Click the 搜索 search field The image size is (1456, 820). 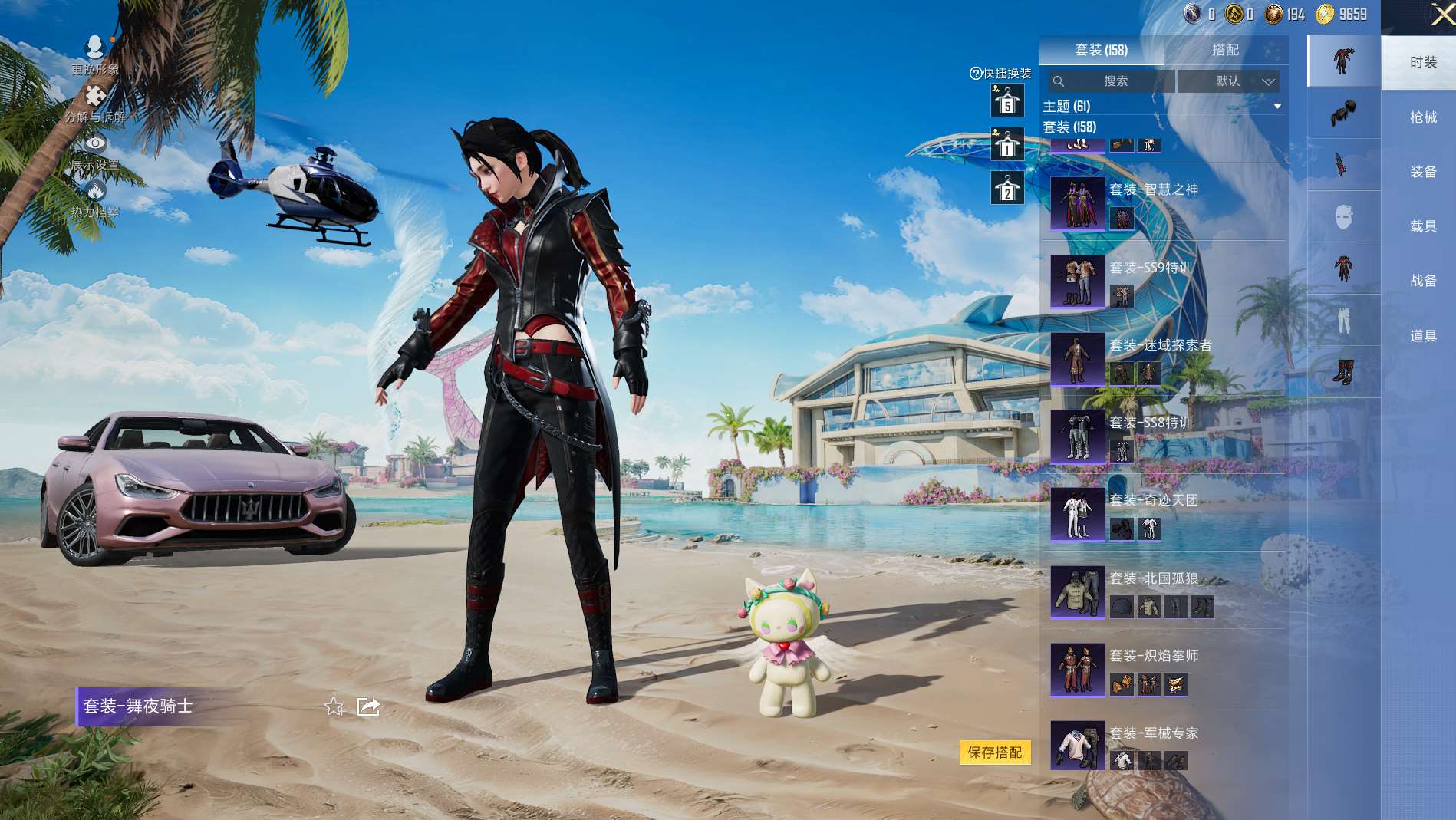coord(1114,81)
